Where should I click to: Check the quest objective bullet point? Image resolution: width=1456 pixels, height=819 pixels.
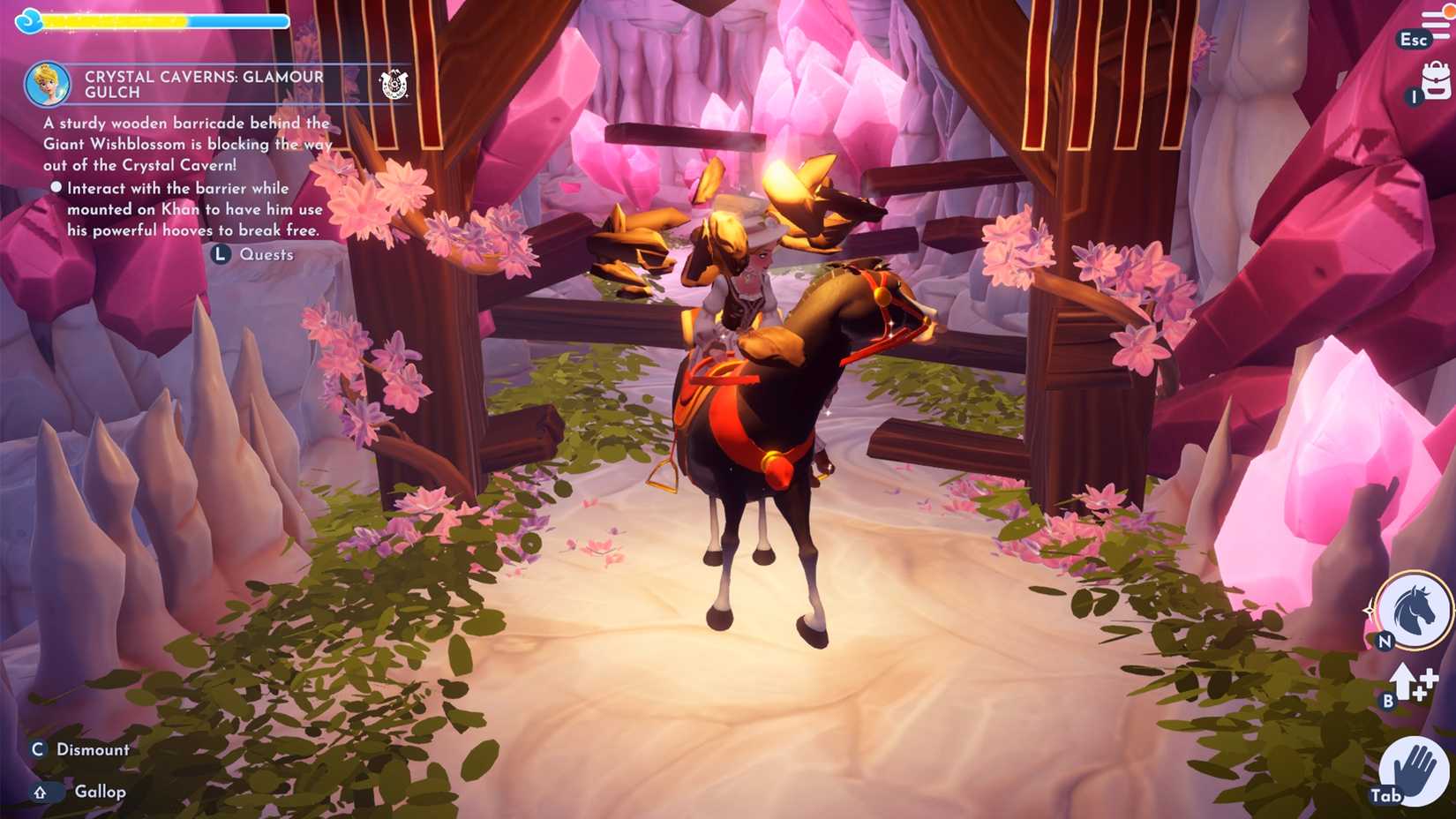pyautogui.click(x=56, y=187)
